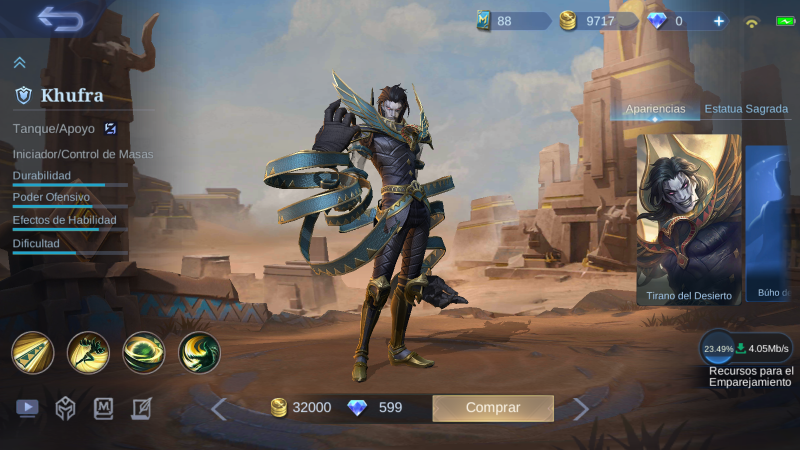Viewport: 800px width, 450px height.
Task: Go back using the return arrow
Action: 59,19
